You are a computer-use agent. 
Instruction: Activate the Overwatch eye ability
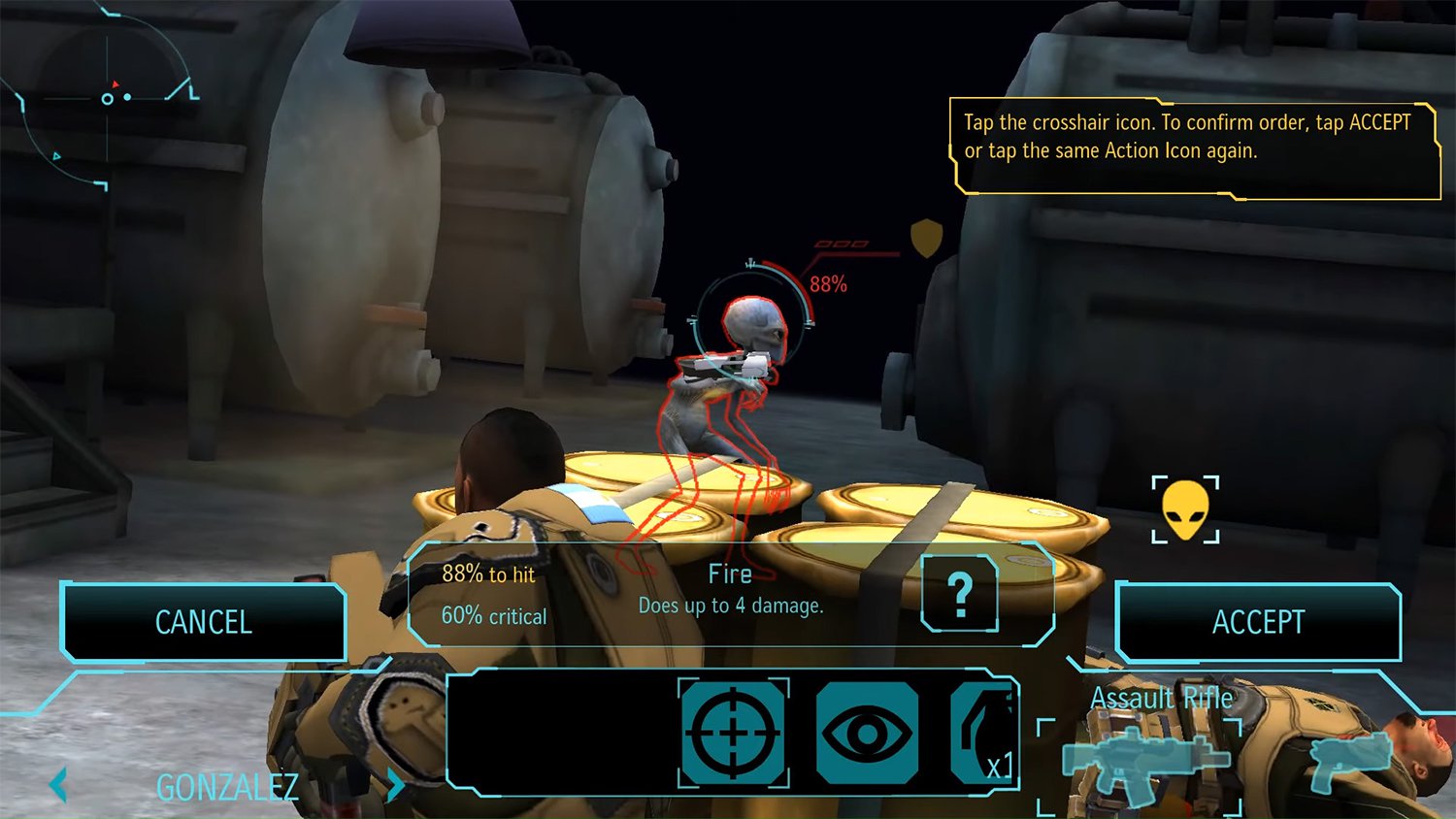point(867,733)
